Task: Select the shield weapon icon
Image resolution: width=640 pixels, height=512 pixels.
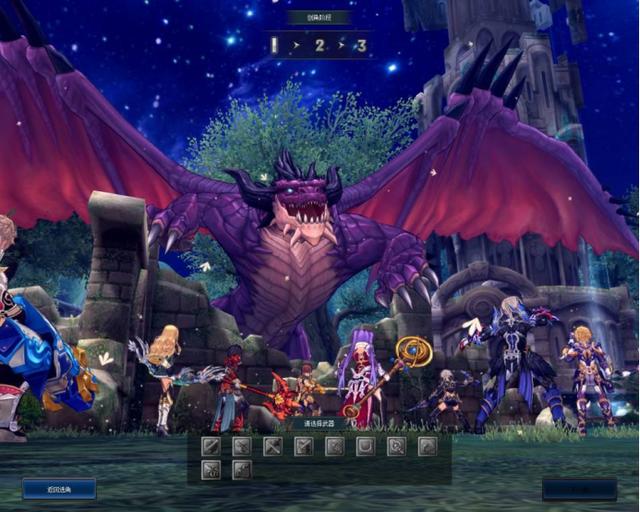Action: [x=366, y=446]
